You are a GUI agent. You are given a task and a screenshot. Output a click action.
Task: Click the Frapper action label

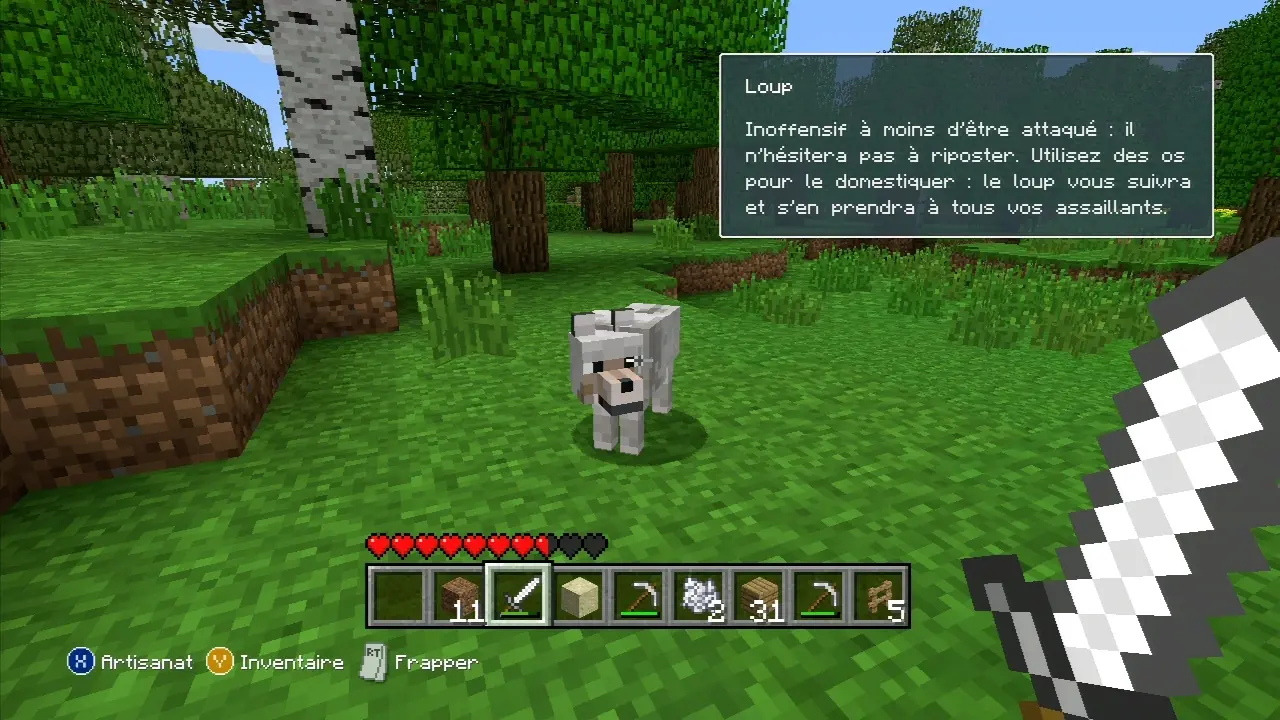pyautogui.click(x=438, y=662)
